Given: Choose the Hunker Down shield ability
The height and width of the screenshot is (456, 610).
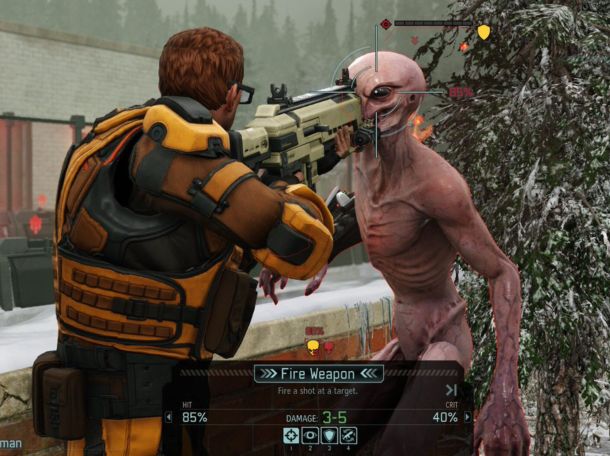Looking at the screenshot, I should pos(329,435).
